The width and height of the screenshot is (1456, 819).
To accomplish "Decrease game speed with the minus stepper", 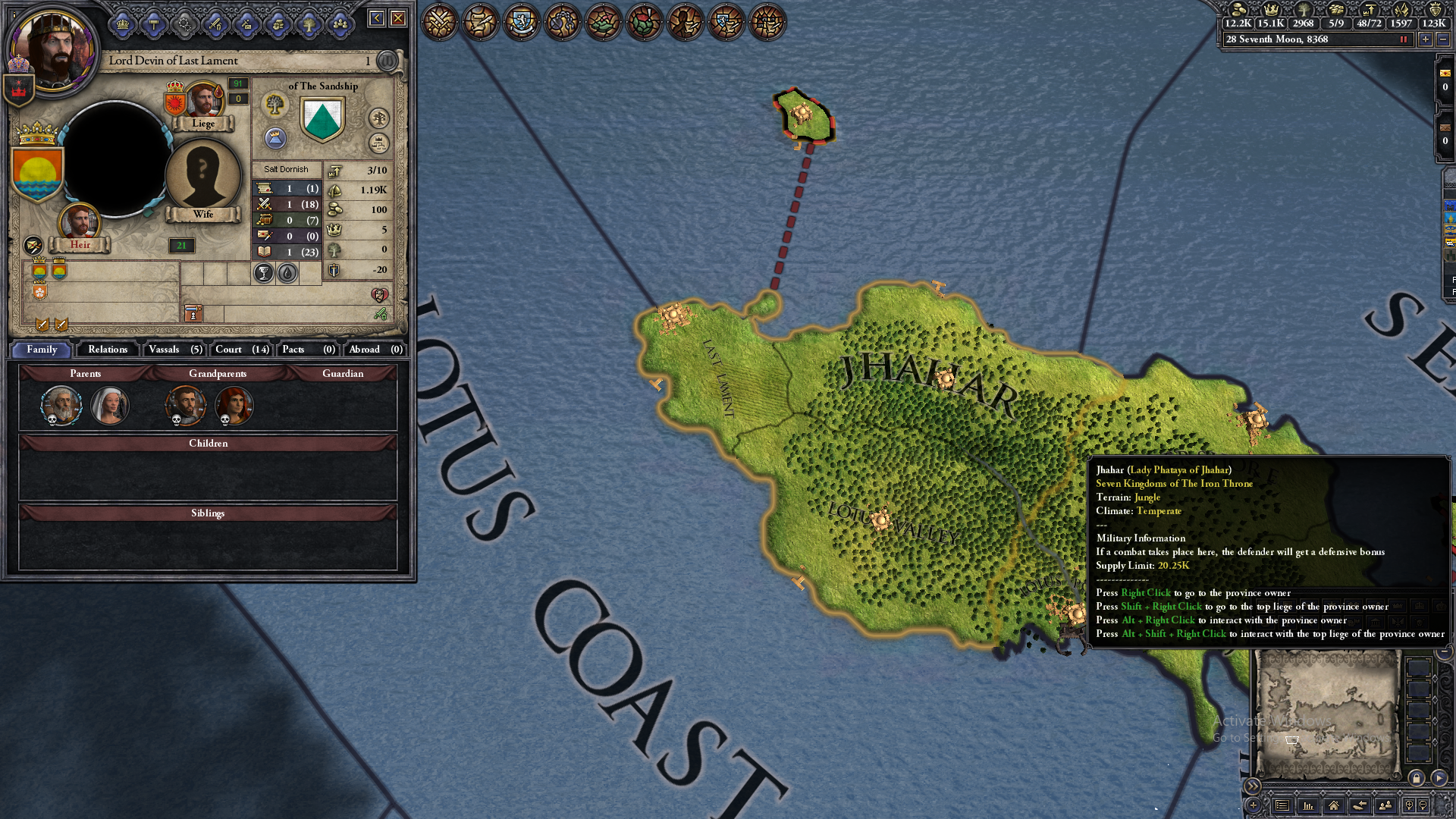I will point(1443,39).
